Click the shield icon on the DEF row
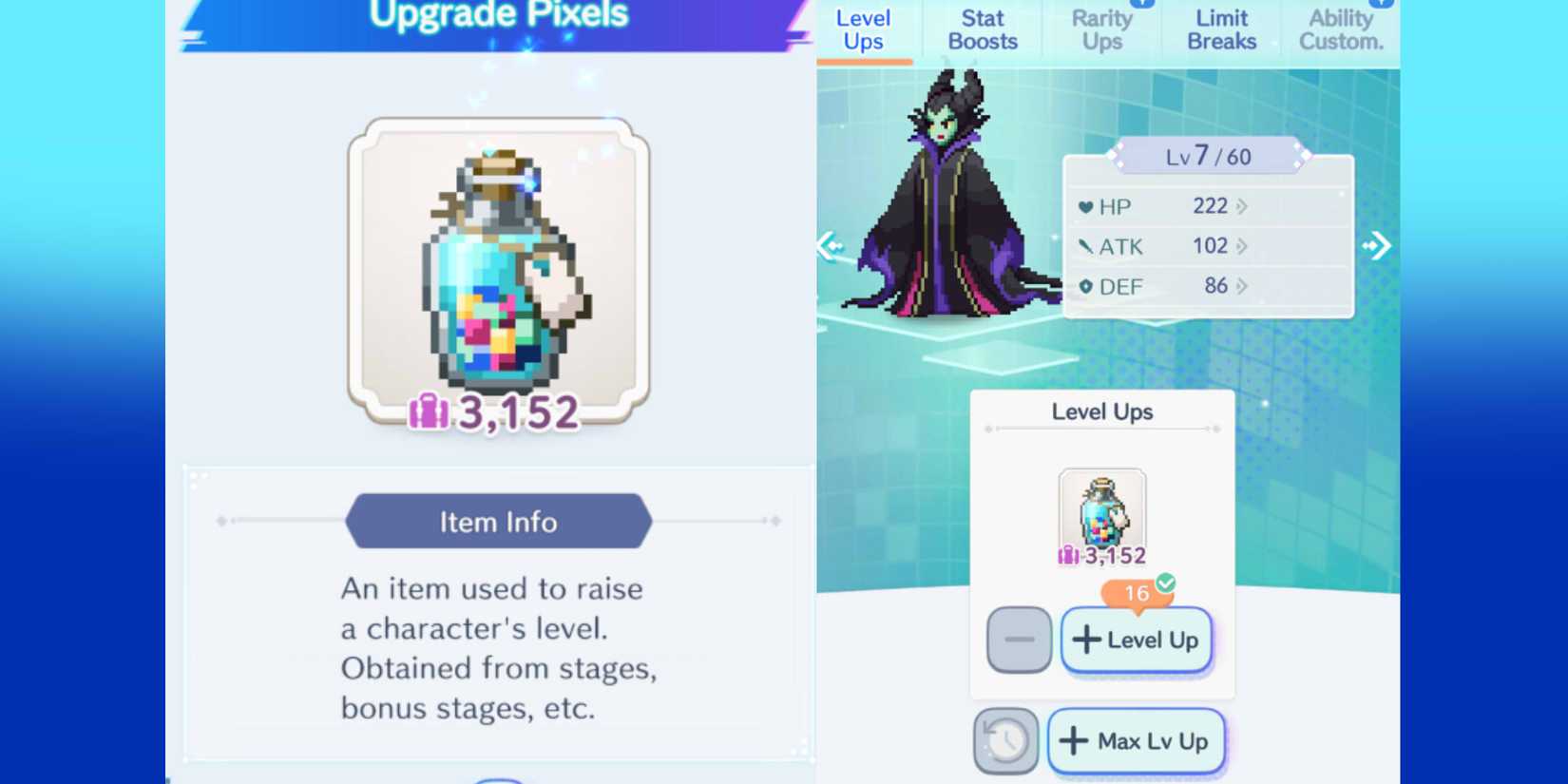The width and height of the screenshot is (1568, 784). click(x=1087, y=285)
